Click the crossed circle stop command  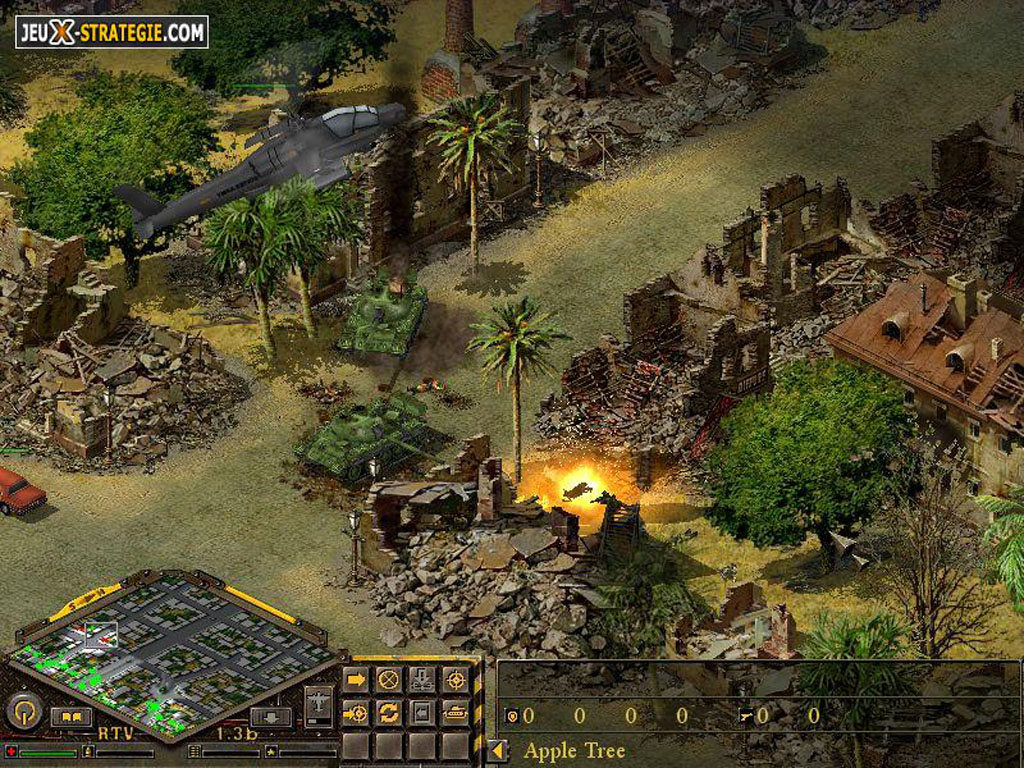coord(389,680)
